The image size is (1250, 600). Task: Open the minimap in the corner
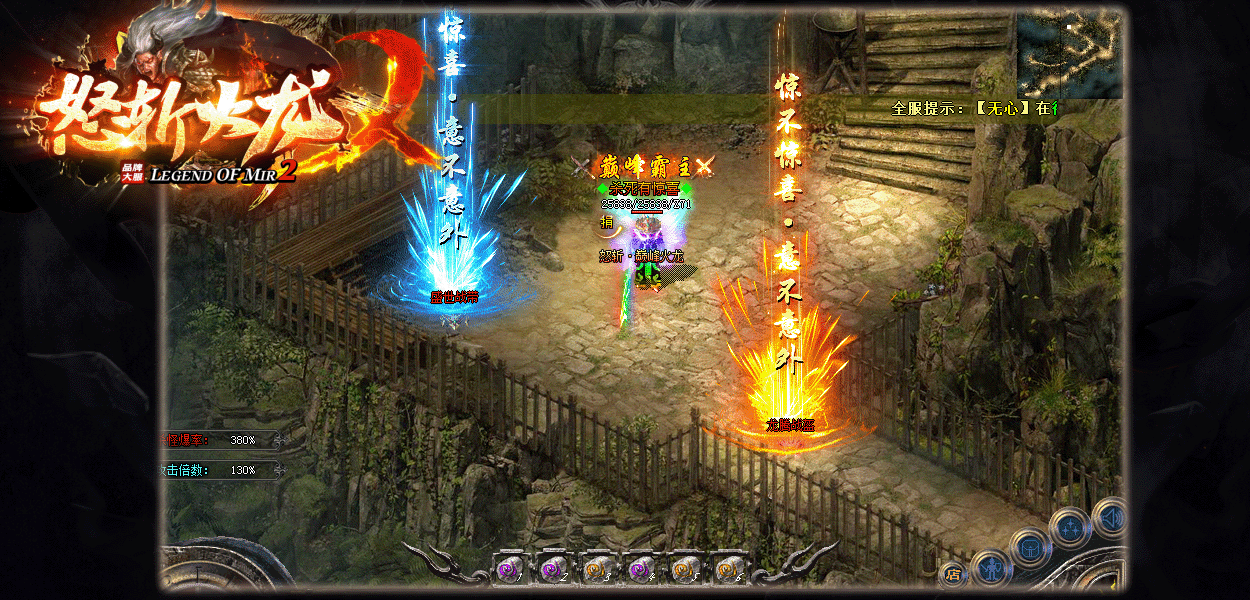[x=1068, y=52]
